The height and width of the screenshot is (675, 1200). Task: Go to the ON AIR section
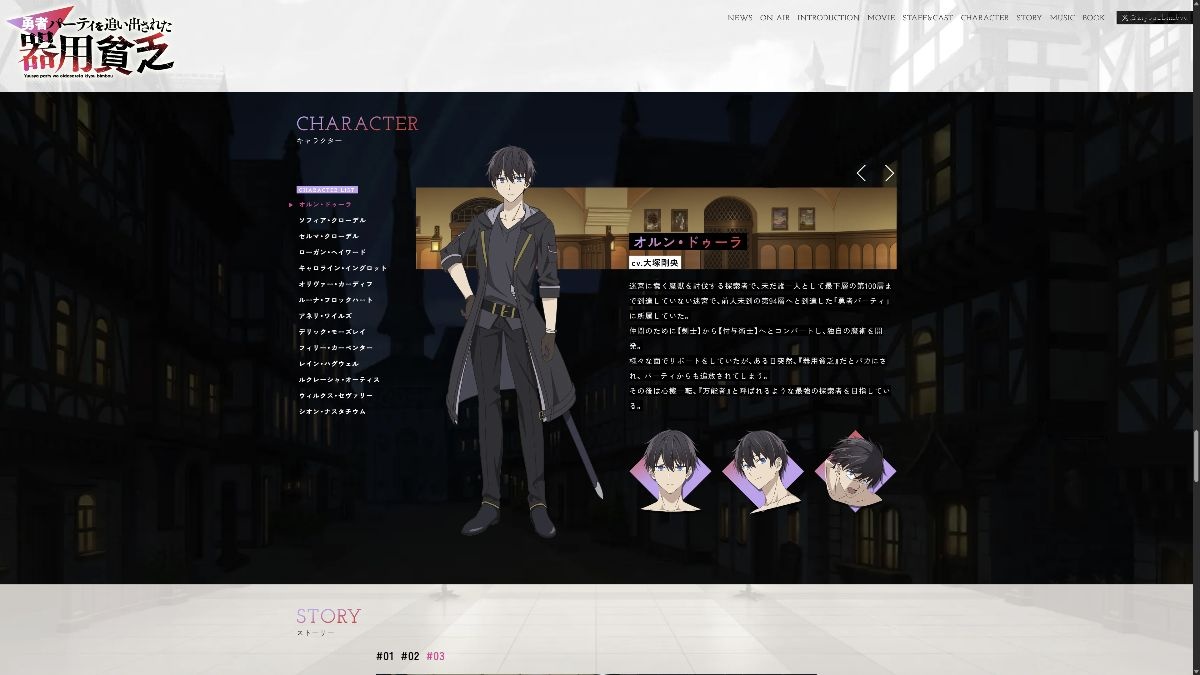[775, 18]
